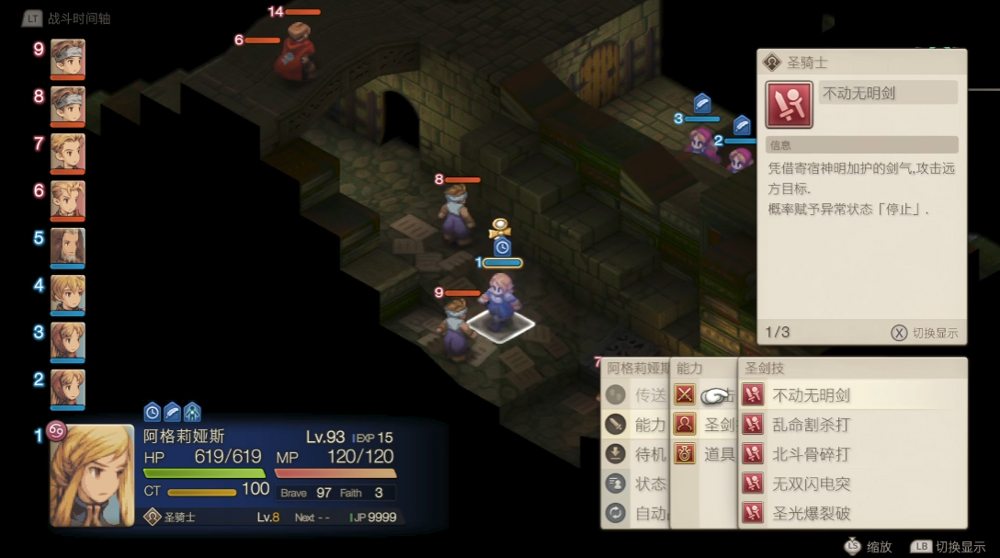Screen dimensions: 1000x558
Task: Select turn-order portrait number 5
Action: pos(68,247)
